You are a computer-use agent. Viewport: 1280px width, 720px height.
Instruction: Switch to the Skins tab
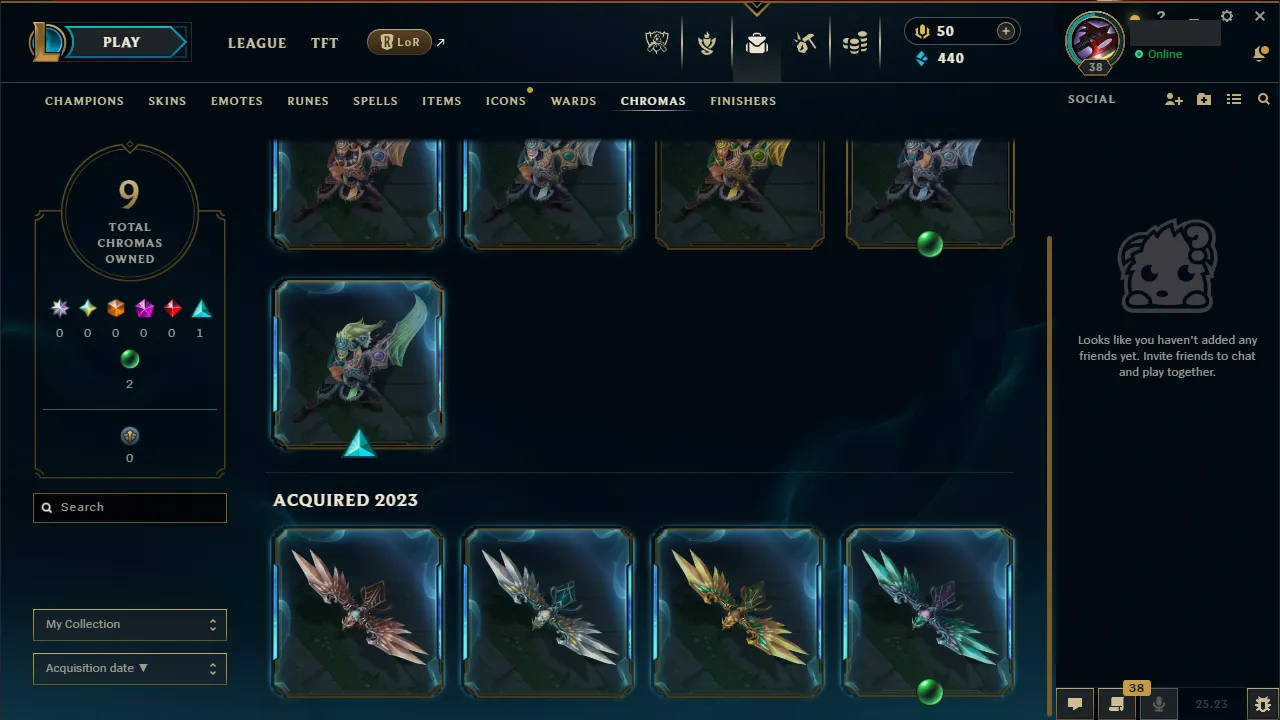pos(167,101)
